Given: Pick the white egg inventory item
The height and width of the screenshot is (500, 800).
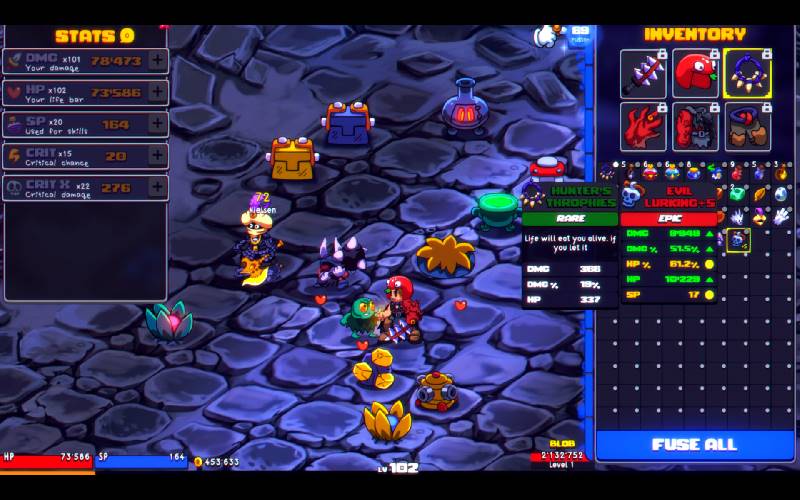Looking at the screenshot, I should click(x=783, y=194).
